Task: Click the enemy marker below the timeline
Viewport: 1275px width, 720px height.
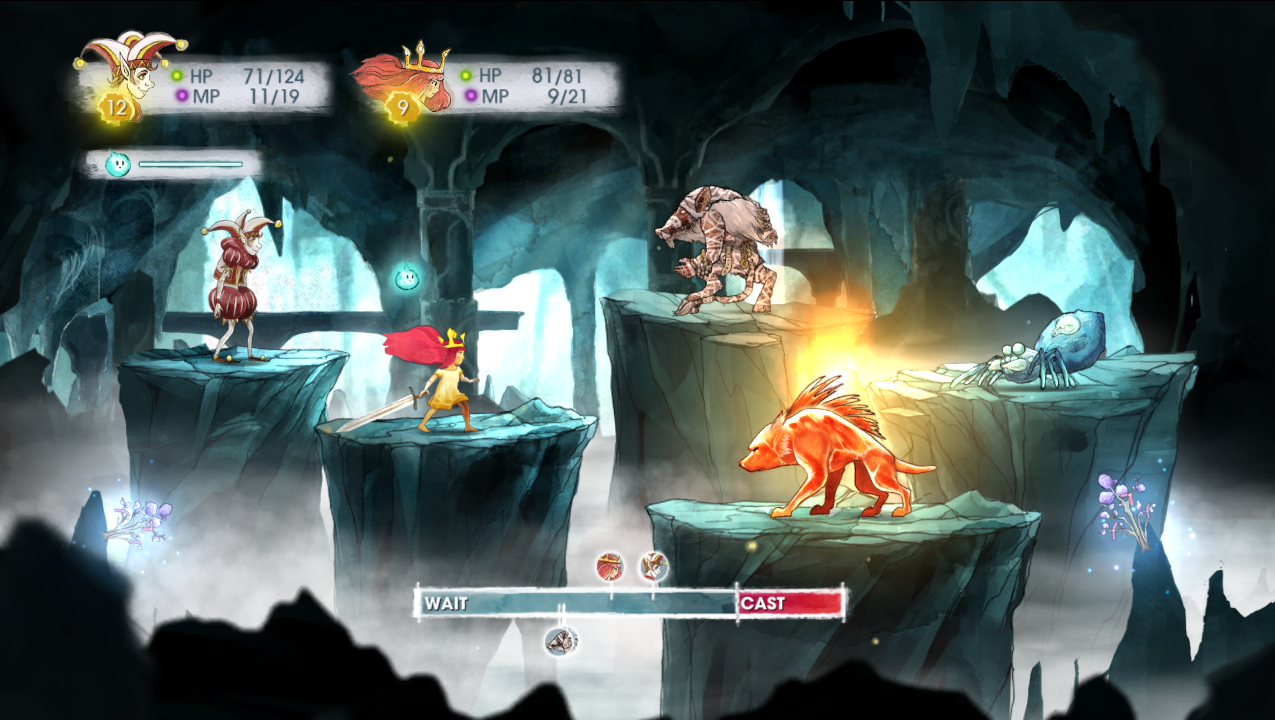Action: 560,640
